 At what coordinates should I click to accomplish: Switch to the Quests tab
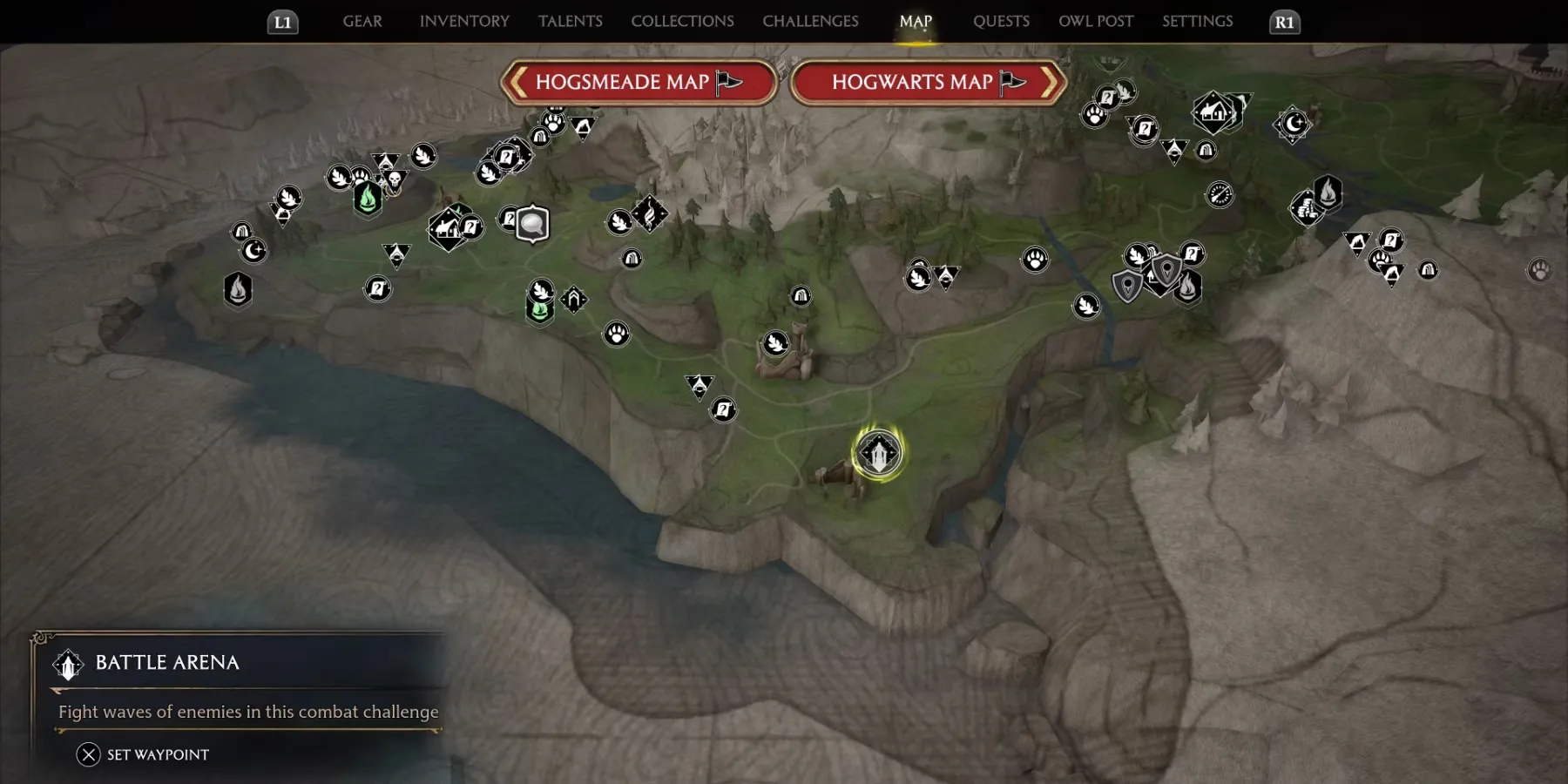1001,21
